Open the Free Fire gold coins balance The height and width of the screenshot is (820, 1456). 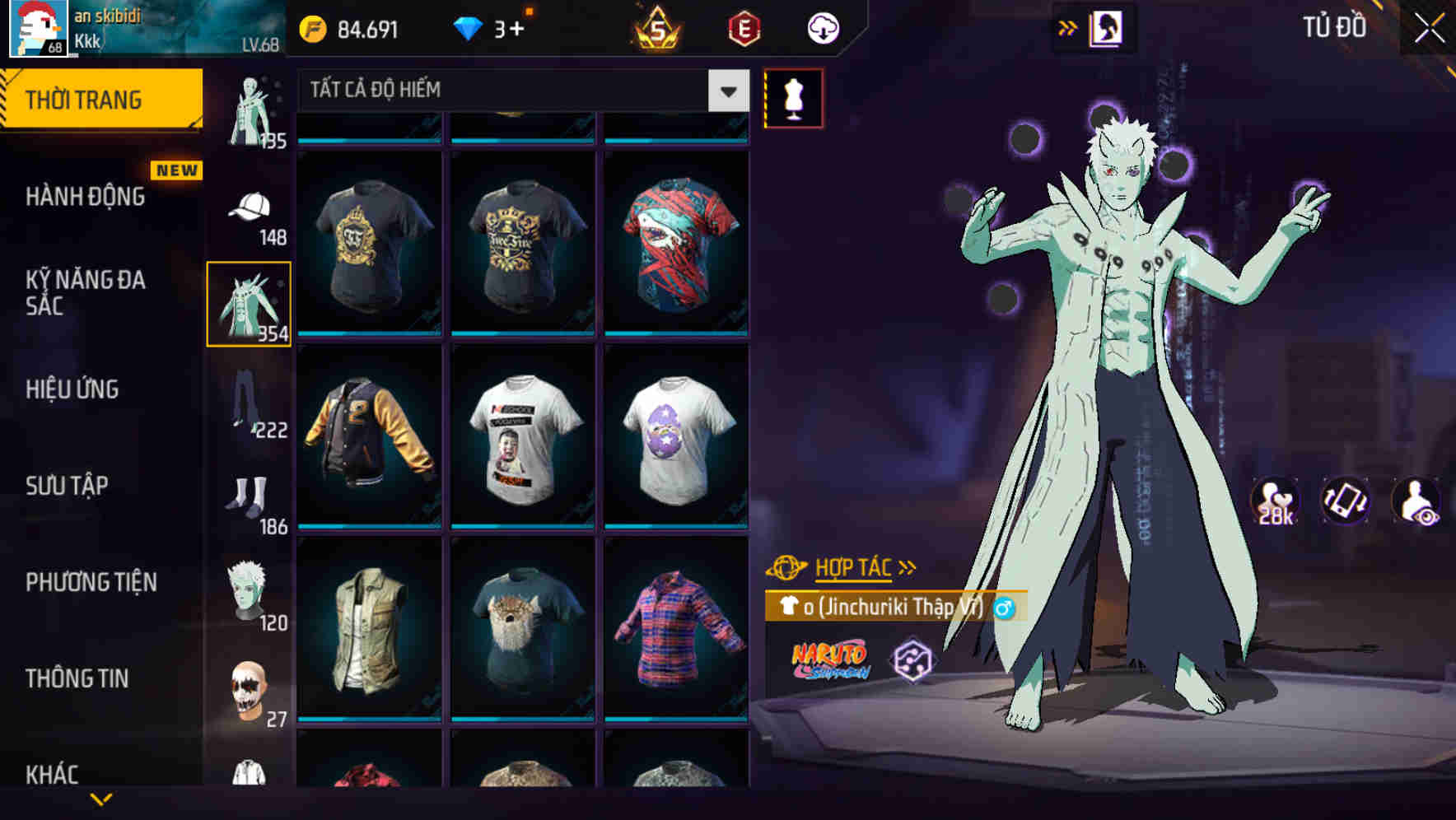pos(354,27)
